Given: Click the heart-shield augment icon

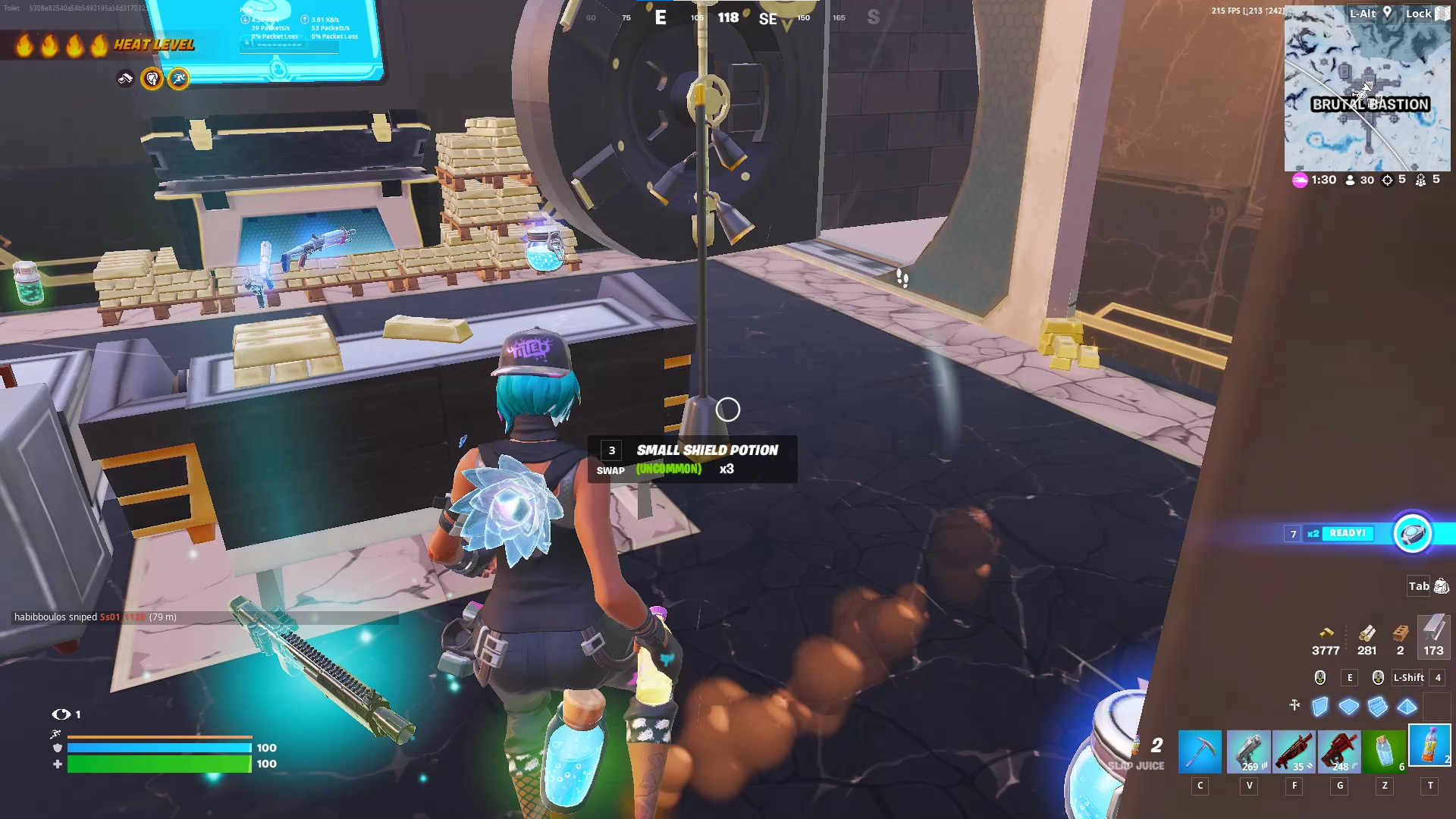Looking at the screenshot, I should coord(150,78).
